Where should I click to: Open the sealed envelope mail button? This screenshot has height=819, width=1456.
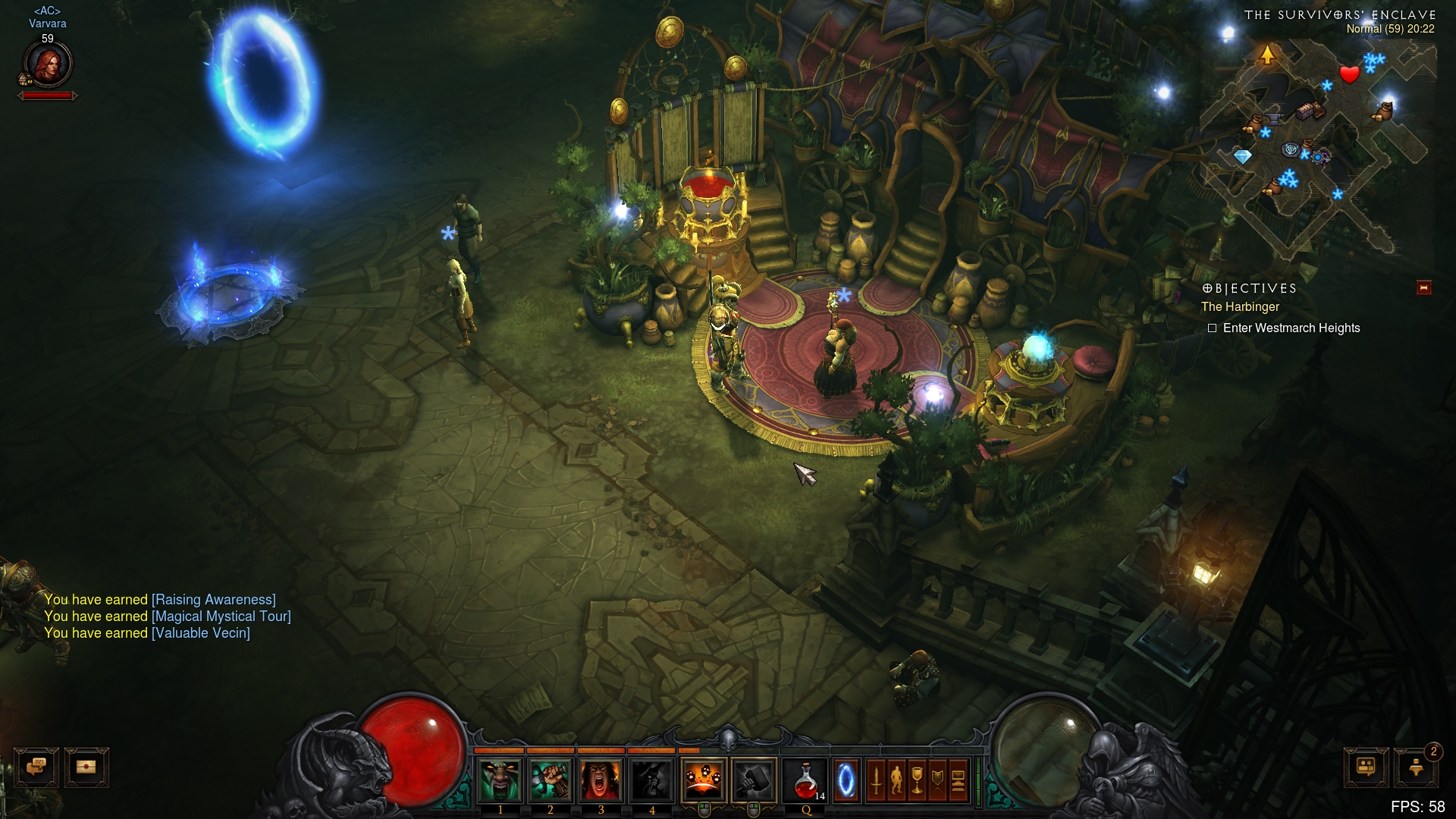pyautogui.click(x=86, y=767)
